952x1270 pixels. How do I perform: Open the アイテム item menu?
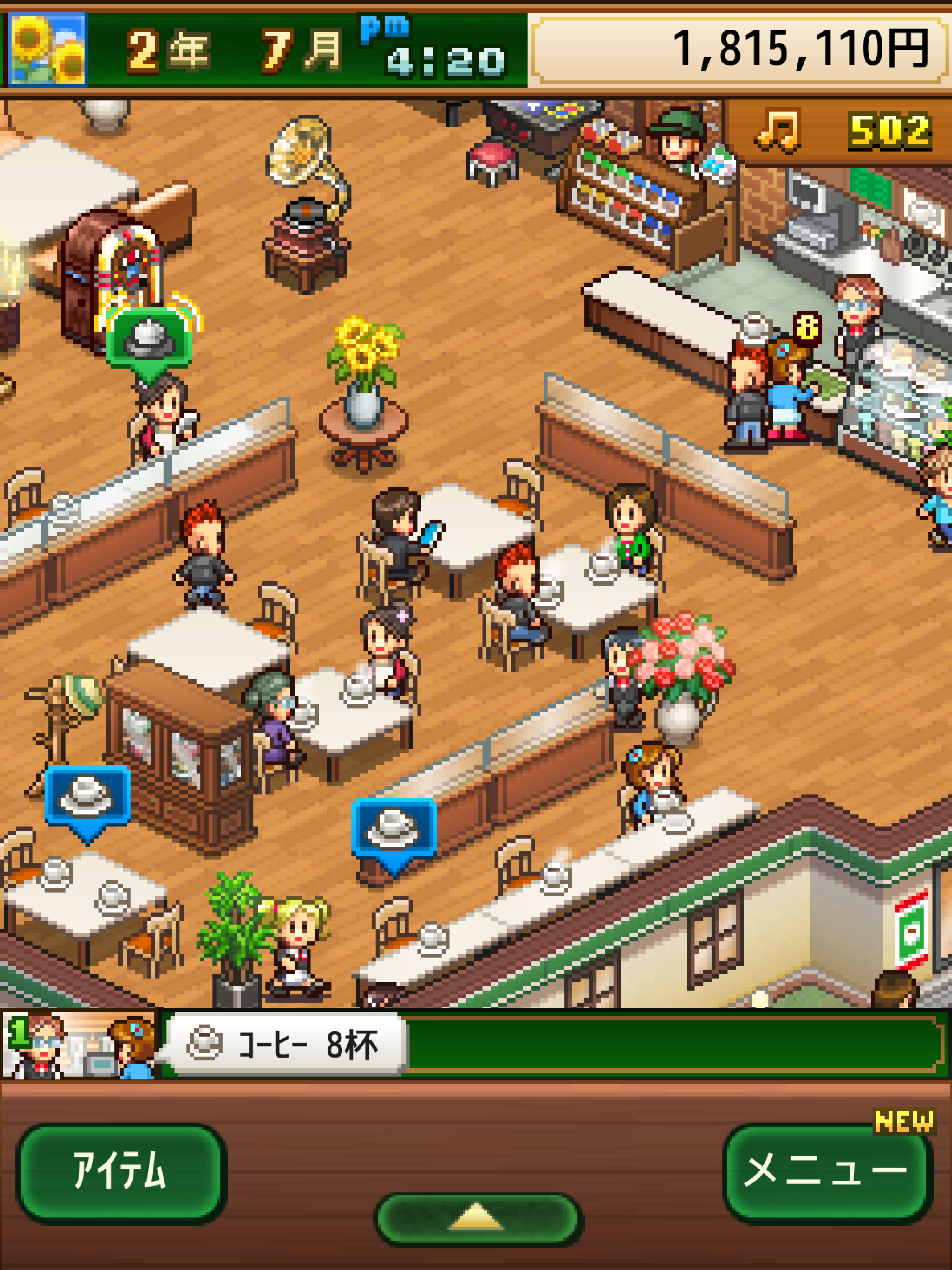(120, 1172)
